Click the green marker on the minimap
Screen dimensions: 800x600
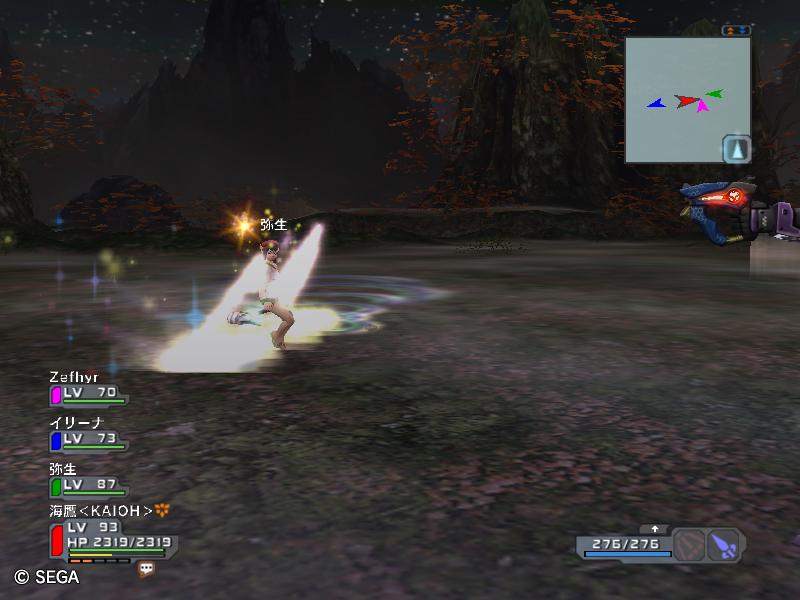coord(714,94)
